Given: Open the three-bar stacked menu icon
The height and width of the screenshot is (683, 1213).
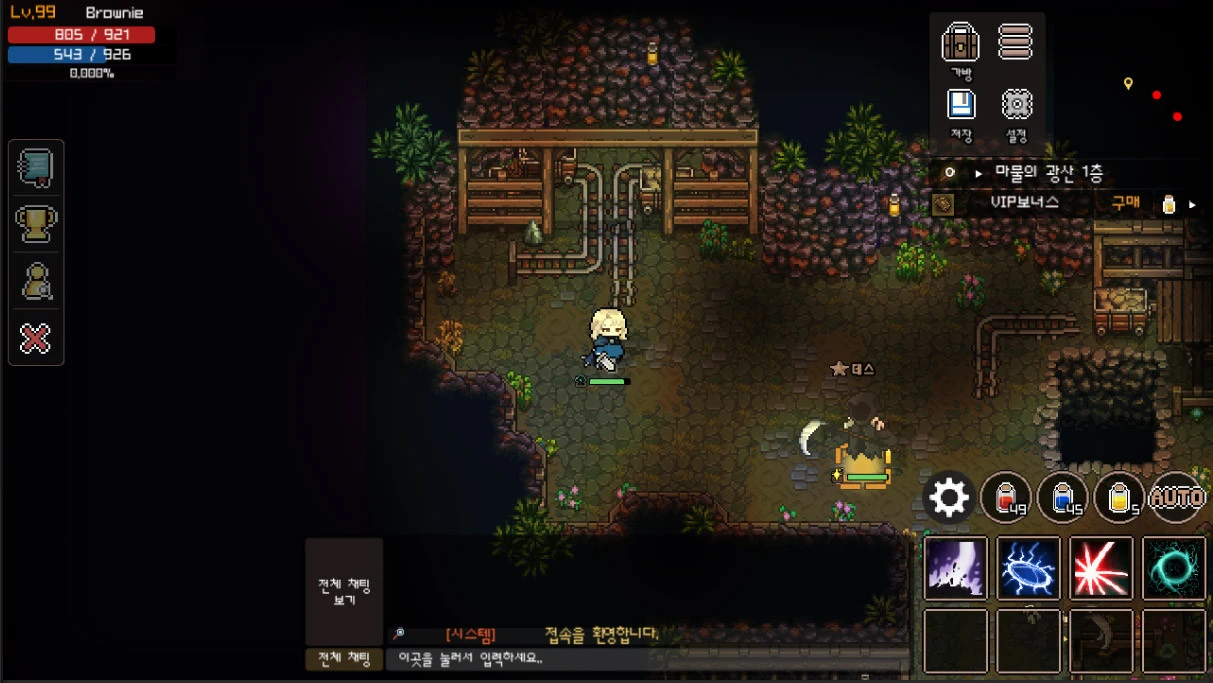Looking at the screenshot, I should pyautogui.click(x=1015, y=42).
